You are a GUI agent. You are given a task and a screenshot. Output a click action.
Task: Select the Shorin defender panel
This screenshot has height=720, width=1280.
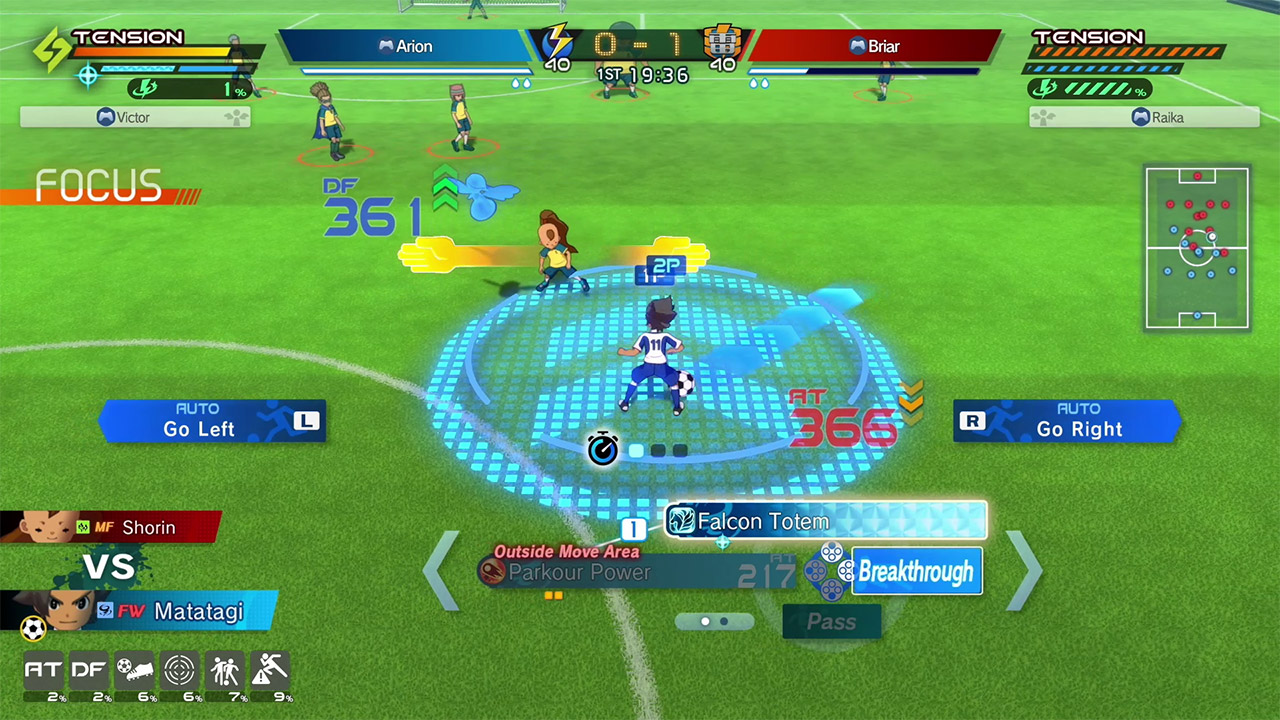pyautogui.click(x=110, y=527)
